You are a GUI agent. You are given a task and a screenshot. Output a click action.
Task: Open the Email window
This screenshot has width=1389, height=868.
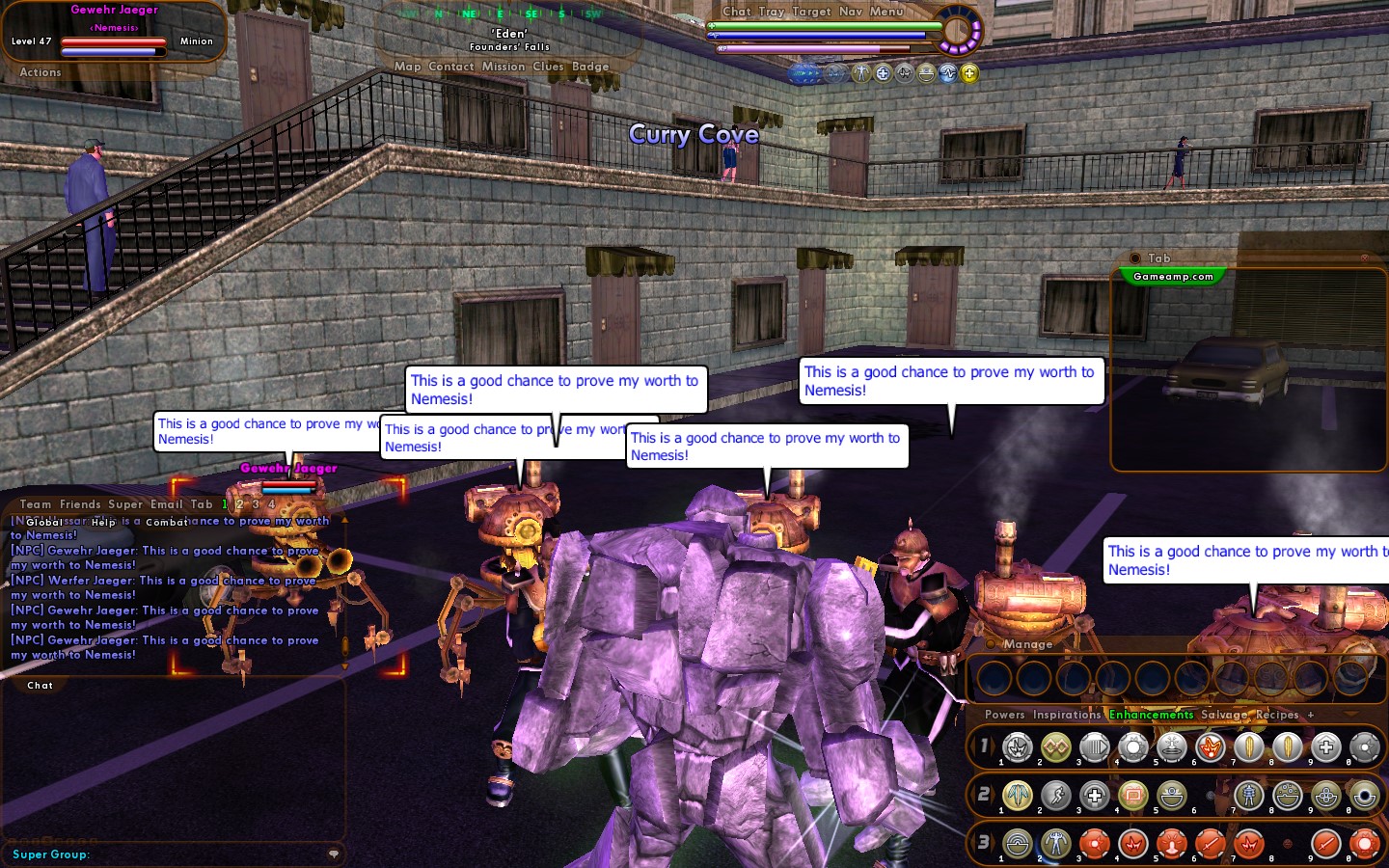[x=166, y=504]
